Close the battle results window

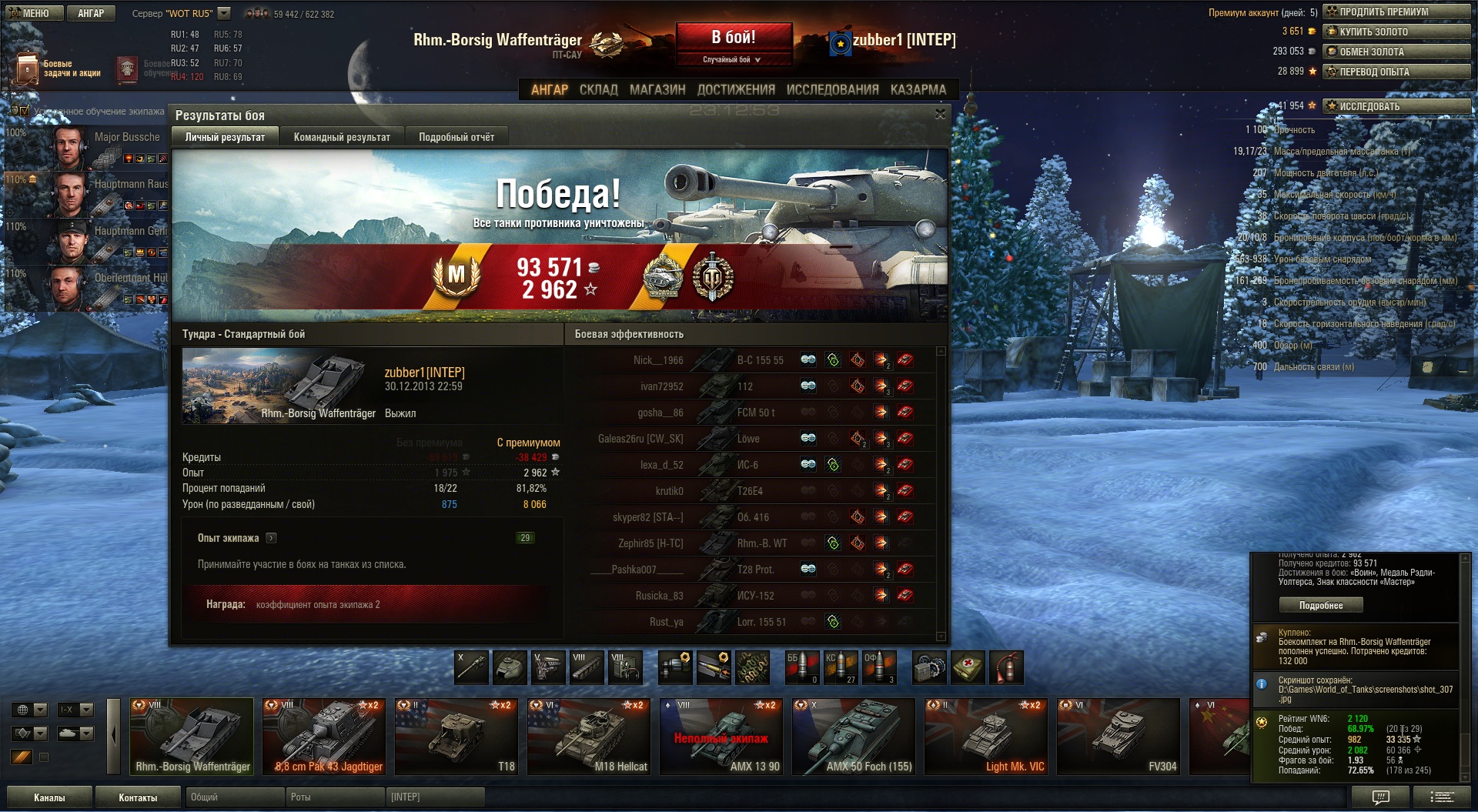tap(940, 114)
